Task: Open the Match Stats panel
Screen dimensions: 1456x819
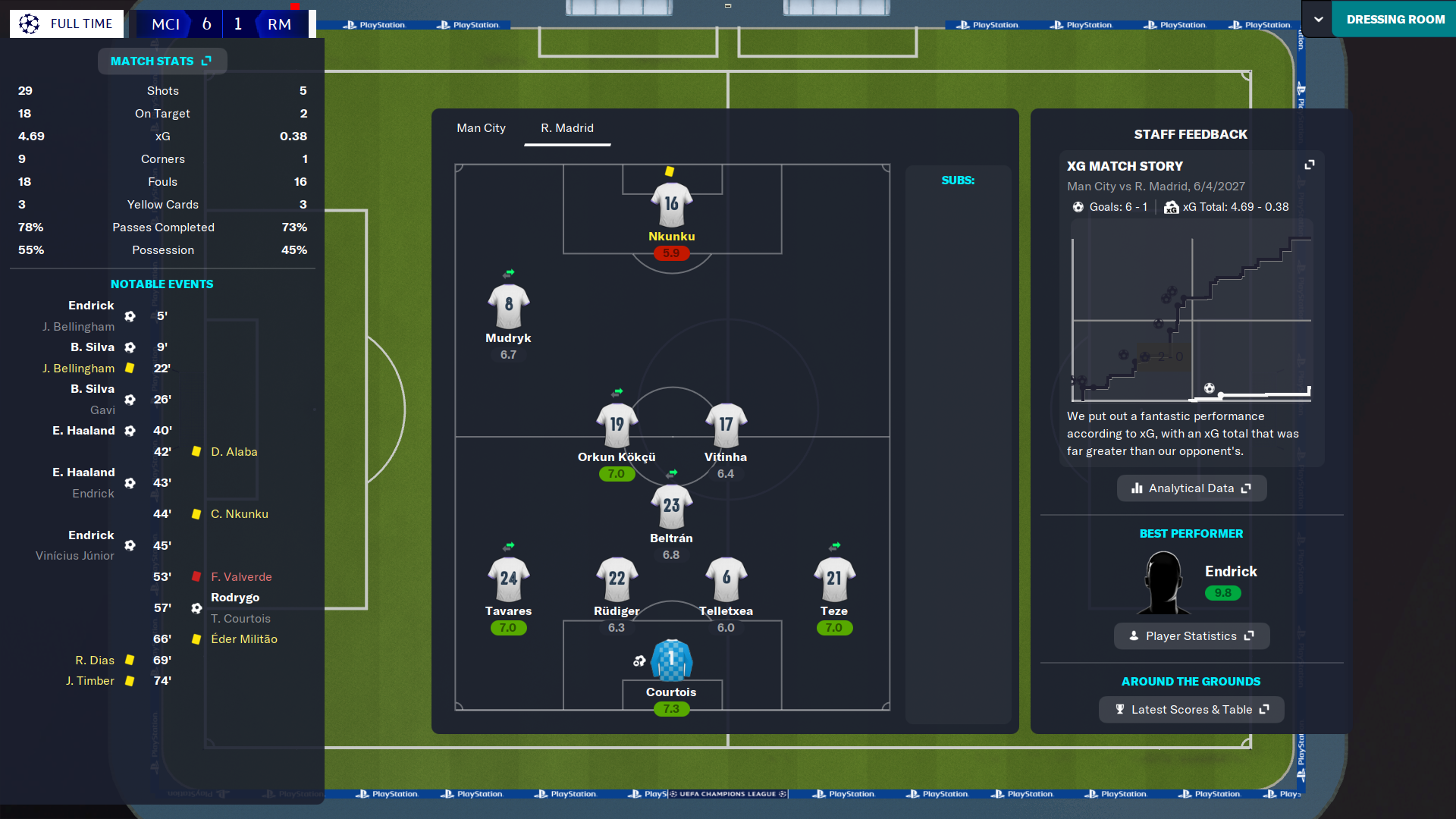Action: pos(162,61)
